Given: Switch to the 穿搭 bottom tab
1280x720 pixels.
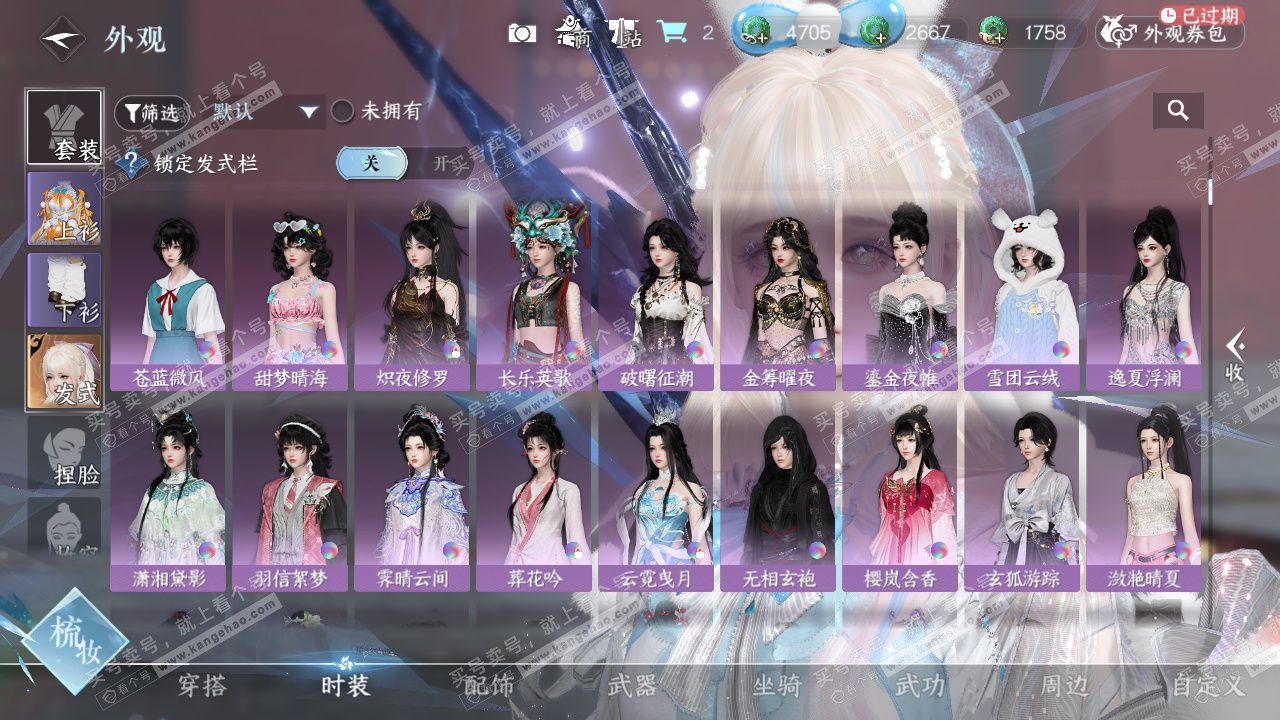Looking at the screenshot, I should [203, 685].
